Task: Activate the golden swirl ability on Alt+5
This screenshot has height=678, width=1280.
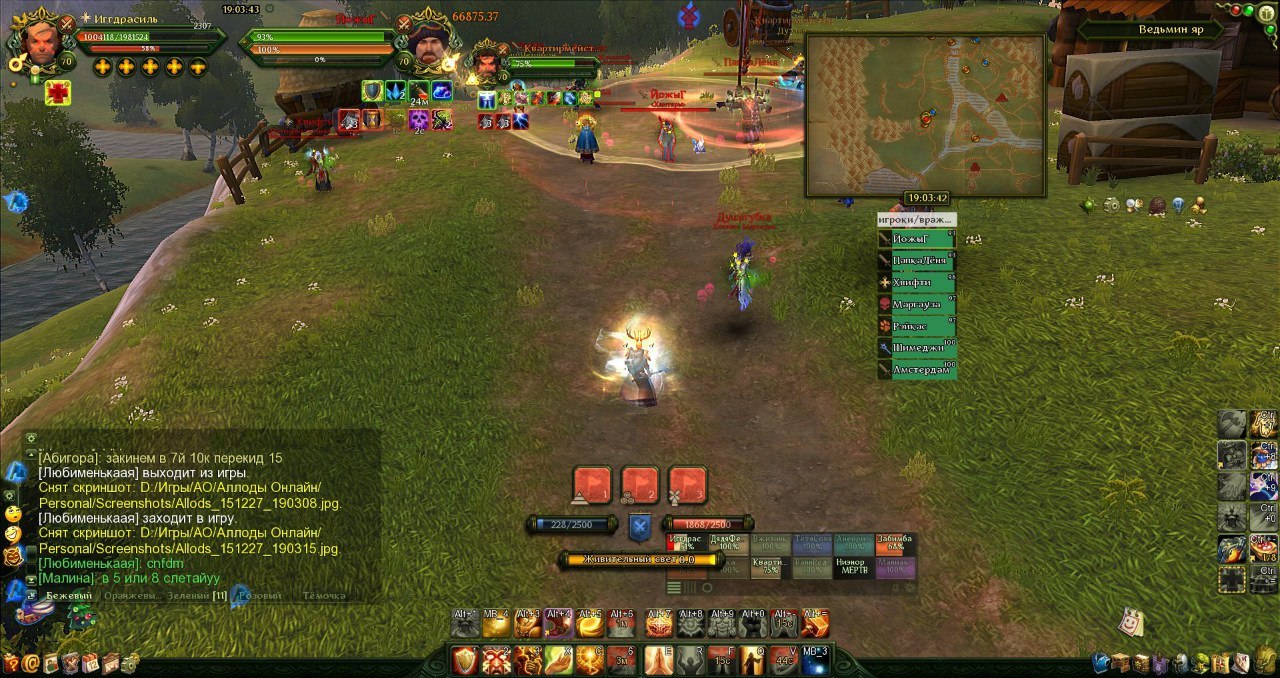Action: pos(590,625)
